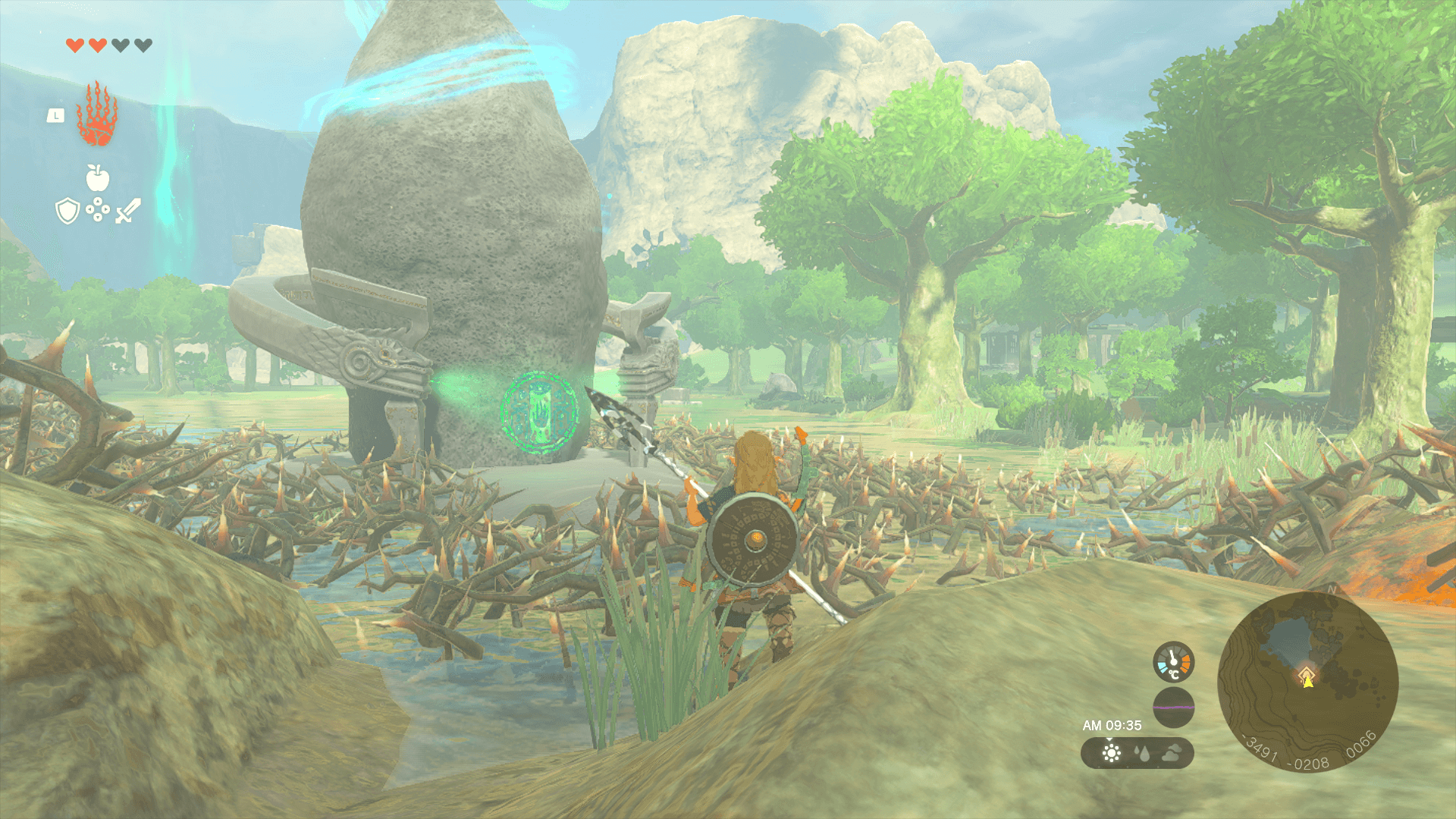Open the sword weapon quick-select icon
The height and width of the screenshot is (819, 1456).
pyautogui.click(x=127, y=211)
